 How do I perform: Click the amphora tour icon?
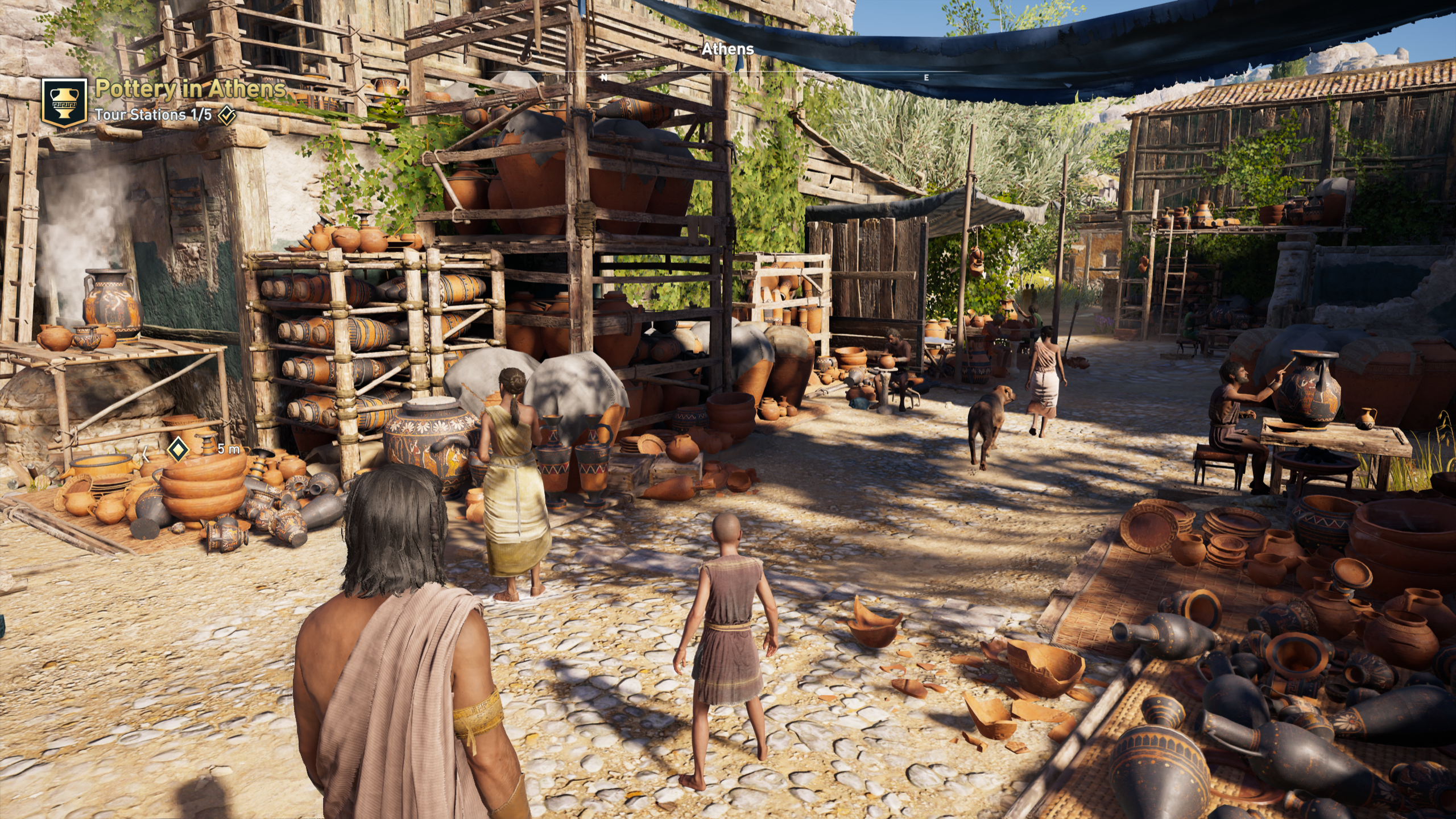click(64, 102)
